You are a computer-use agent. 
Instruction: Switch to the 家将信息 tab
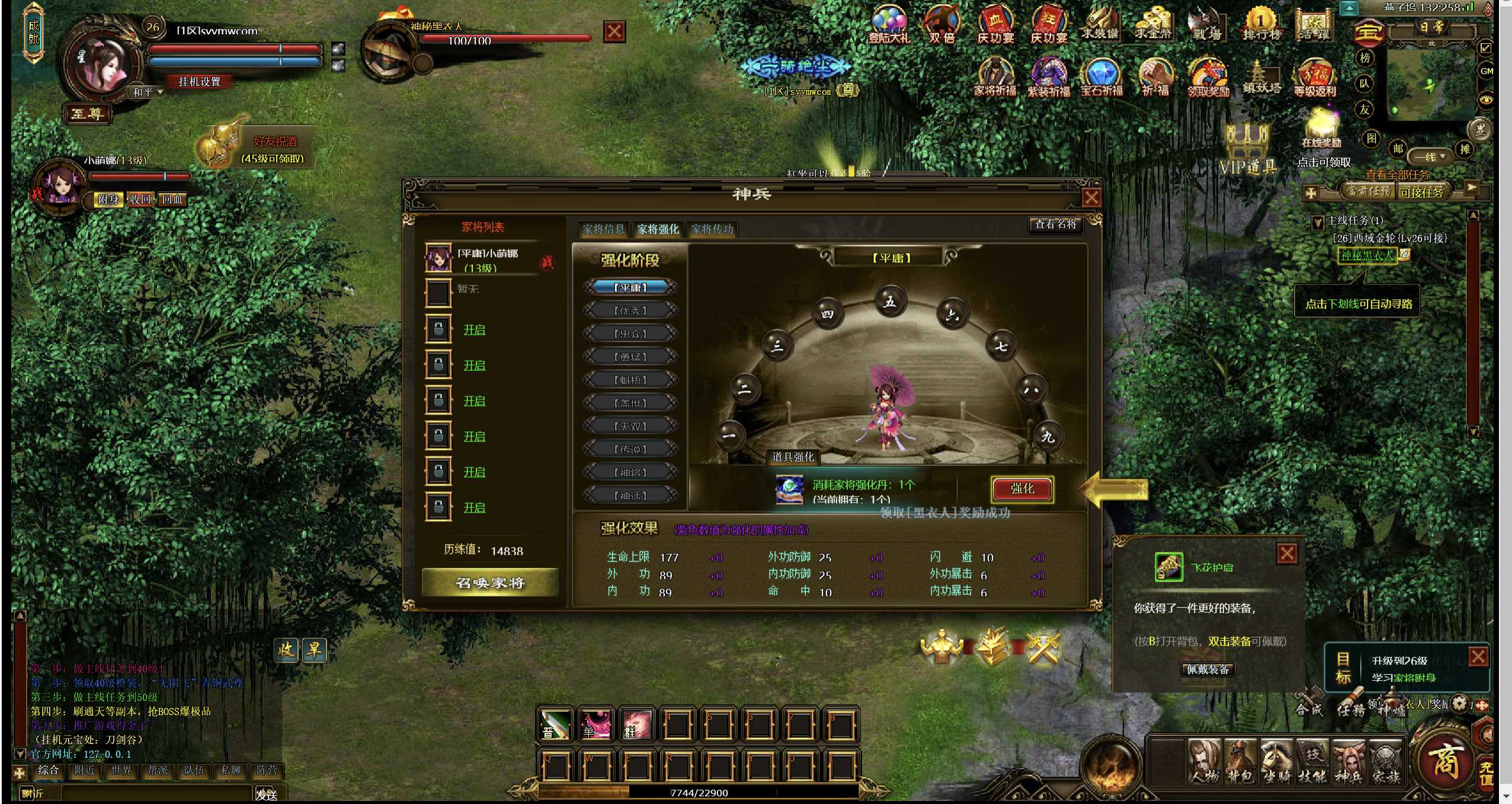603,229
